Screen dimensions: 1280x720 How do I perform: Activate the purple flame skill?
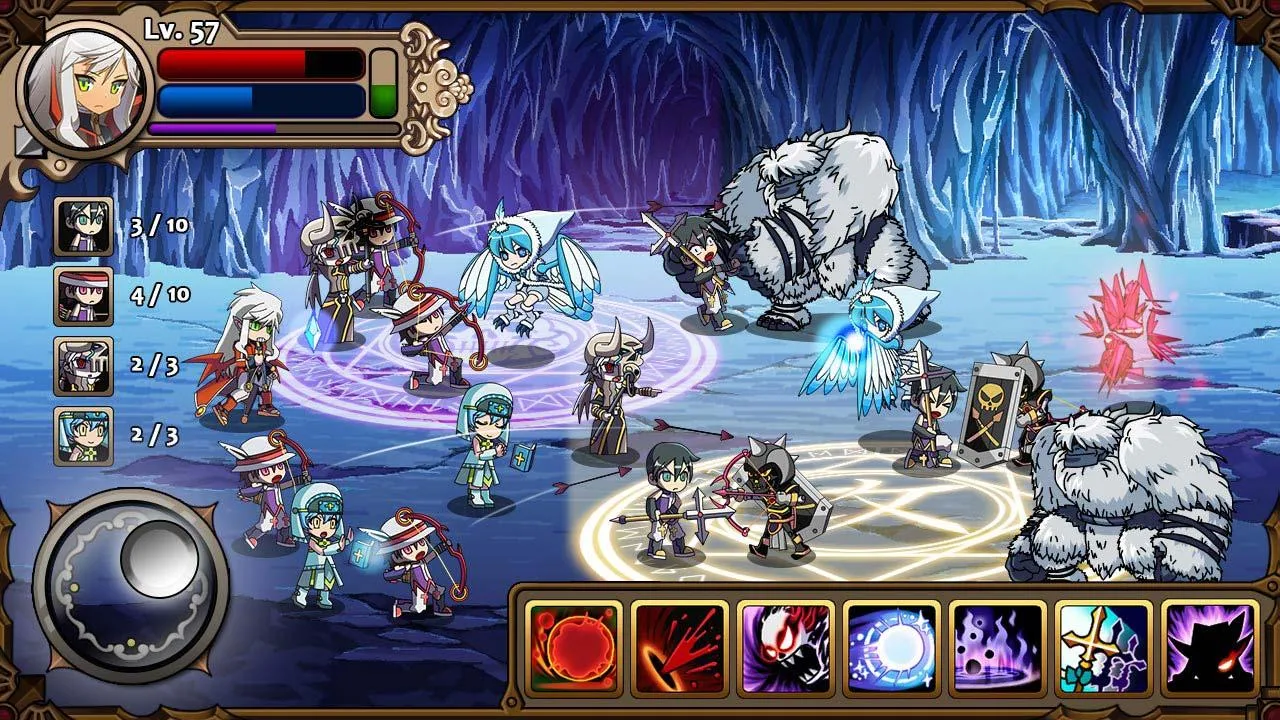(x=997, y=647)
